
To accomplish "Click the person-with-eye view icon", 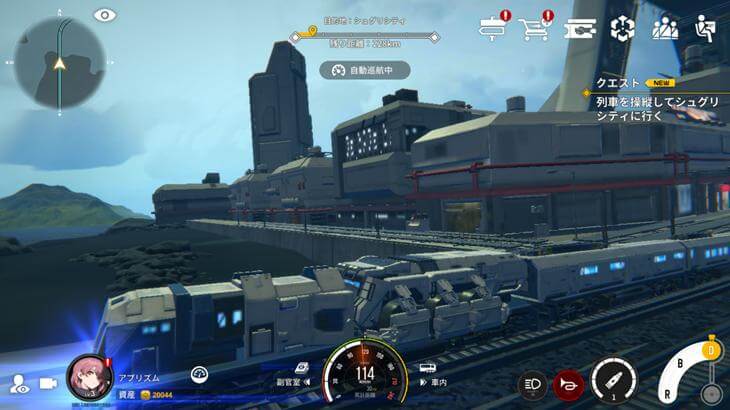I will pyautogui.click(x=18, y=384).
